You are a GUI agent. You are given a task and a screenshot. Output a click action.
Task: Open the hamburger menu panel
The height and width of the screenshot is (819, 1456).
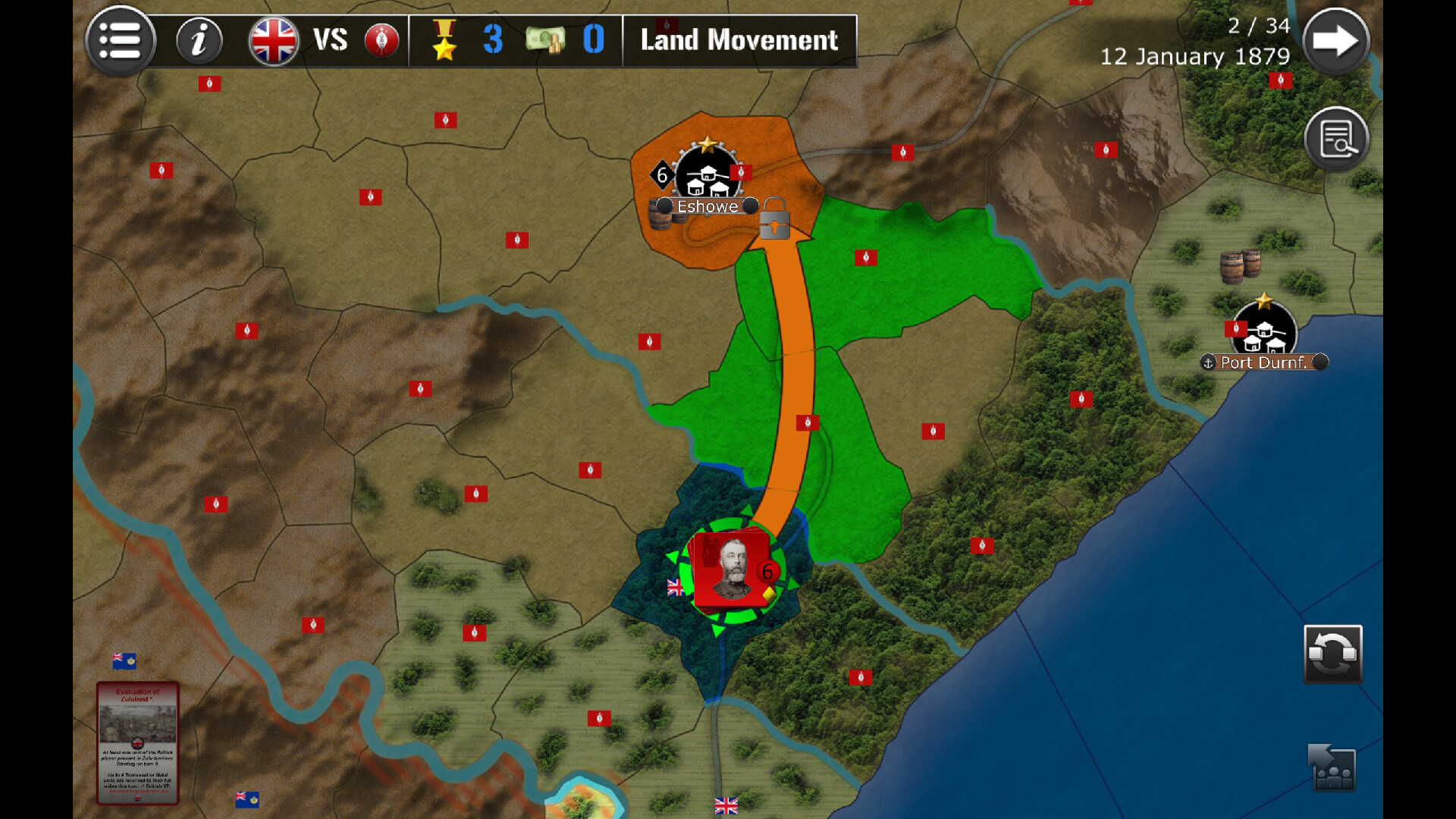click(x=121, y=41)
